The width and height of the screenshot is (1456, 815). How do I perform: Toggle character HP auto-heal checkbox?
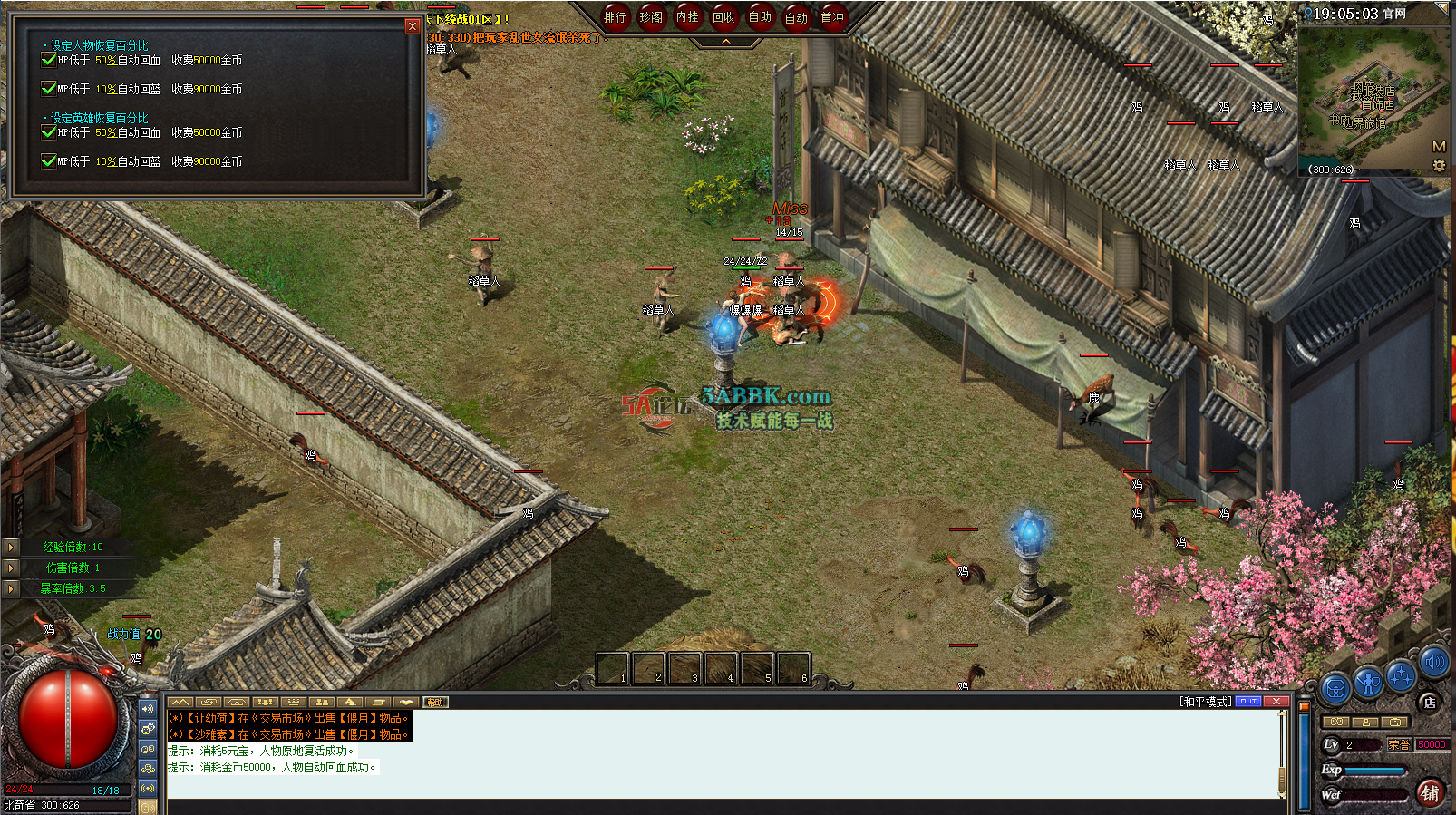(49, 60)
